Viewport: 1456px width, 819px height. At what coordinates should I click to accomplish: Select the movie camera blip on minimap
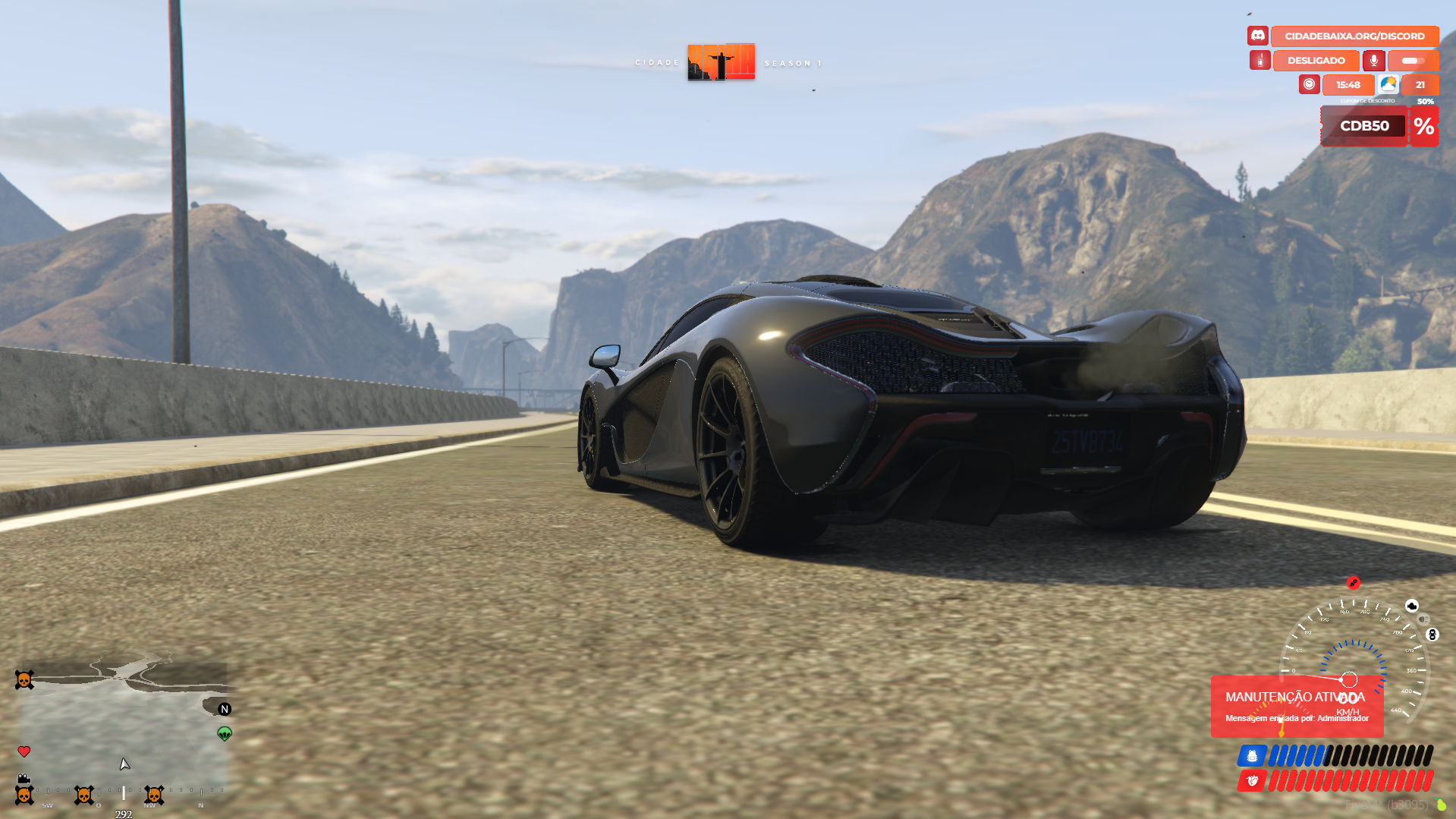point(24,779)
